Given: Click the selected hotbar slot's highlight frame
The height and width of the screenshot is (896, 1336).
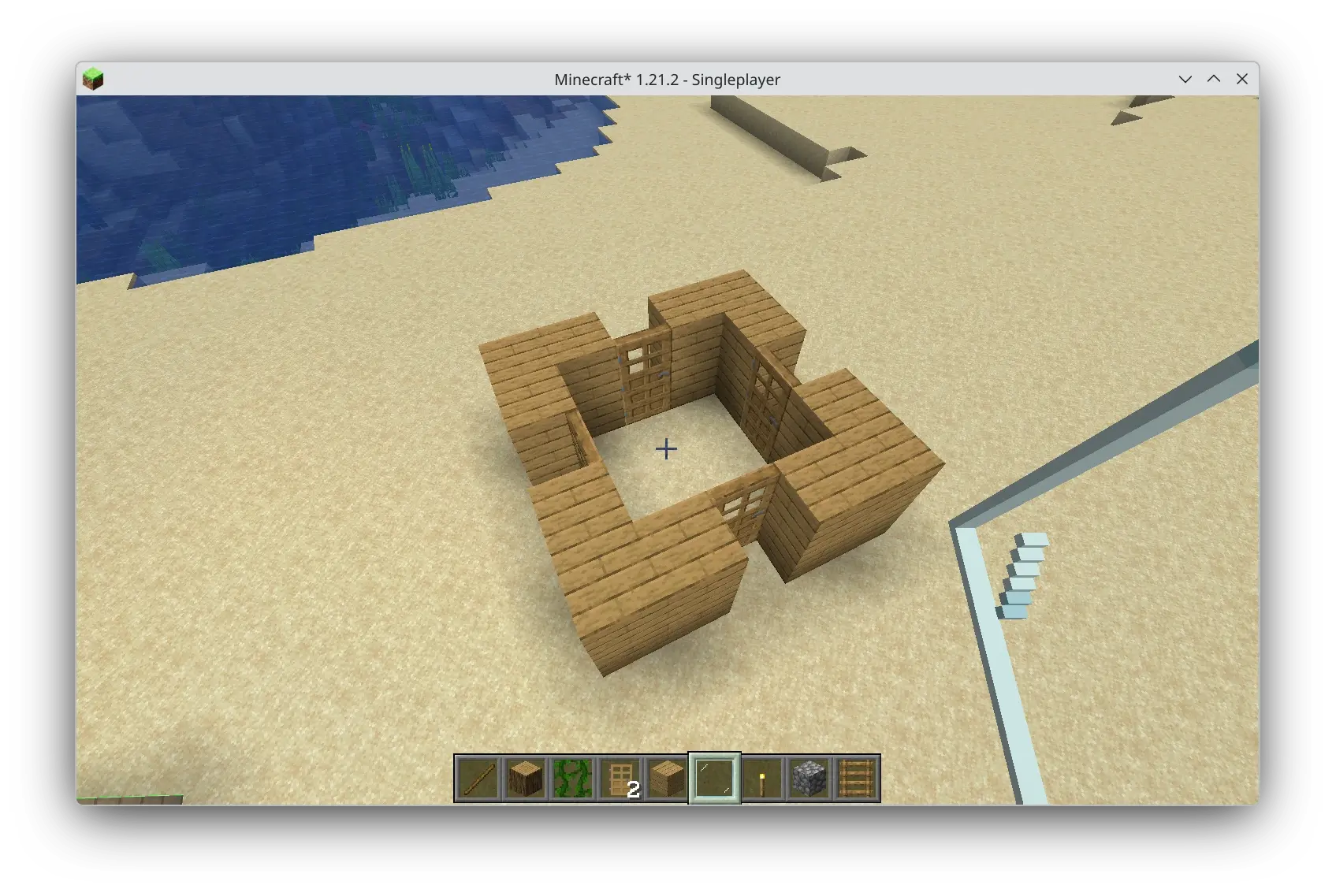Looking at the screenshot, I should (714, 757).
